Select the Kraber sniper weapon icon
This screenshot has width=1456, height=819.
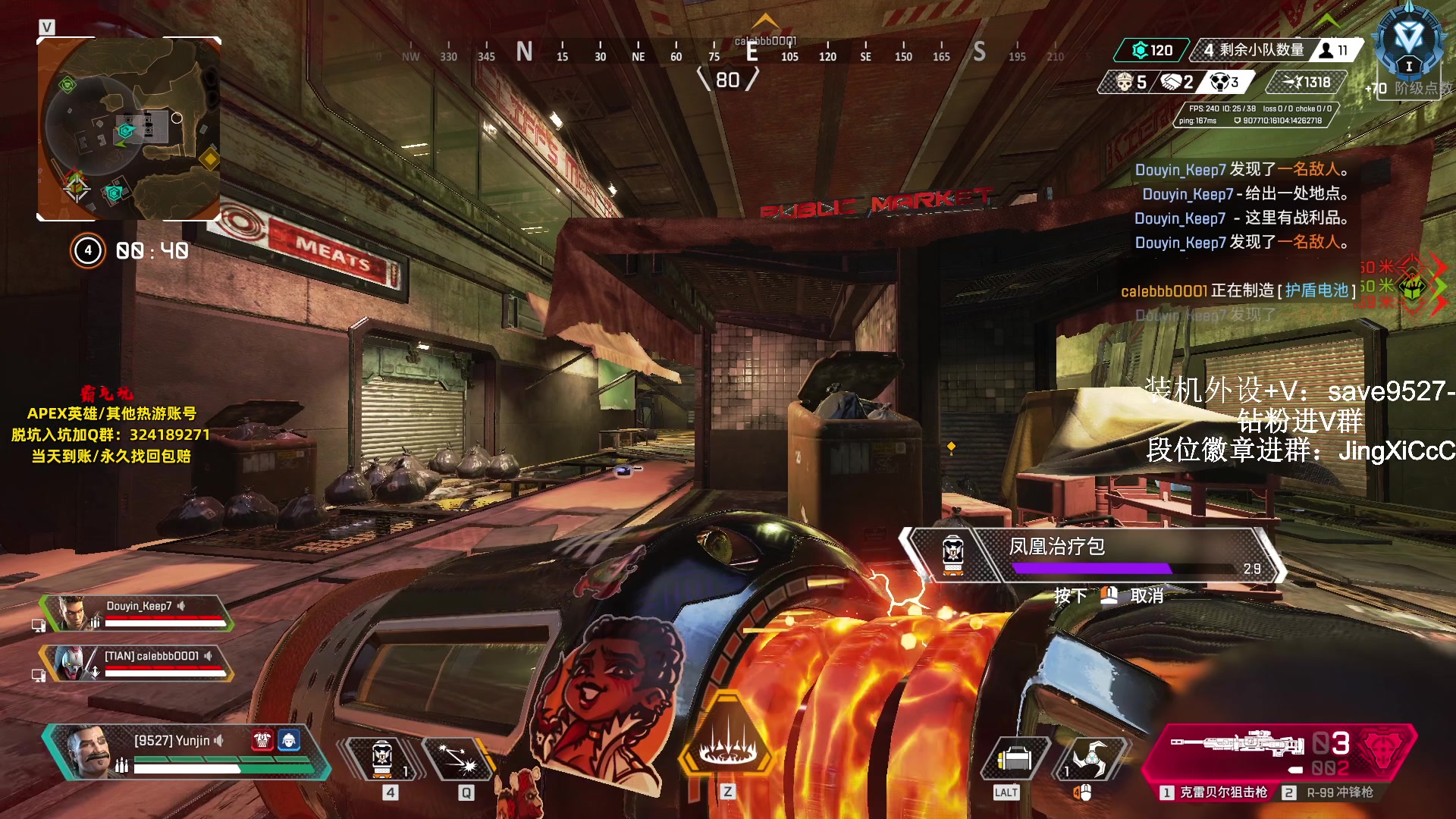click(1236, 745)
